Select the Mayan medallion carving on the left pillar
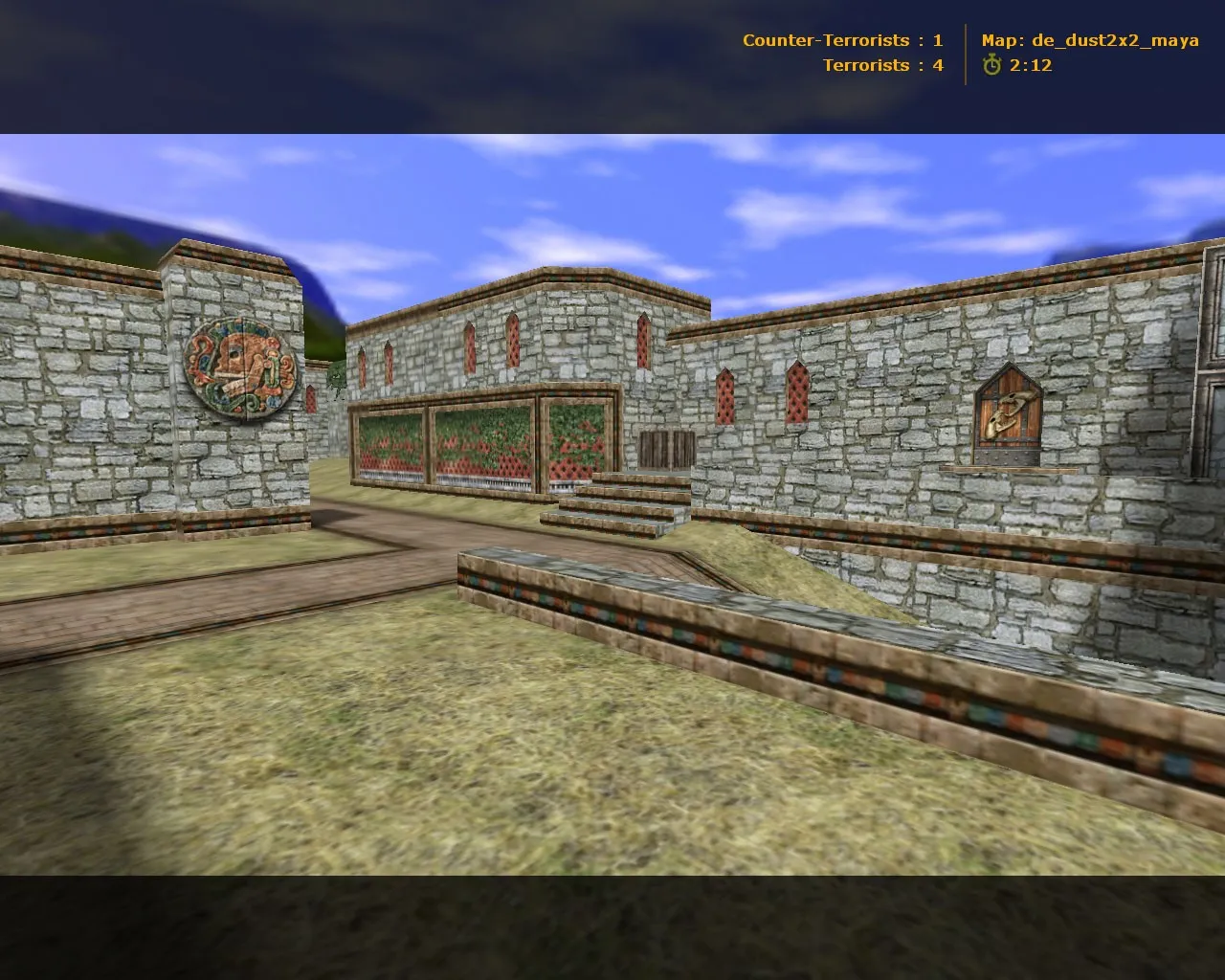The height and width of the screenshot is (980, 1225). (x=238, y=371)
